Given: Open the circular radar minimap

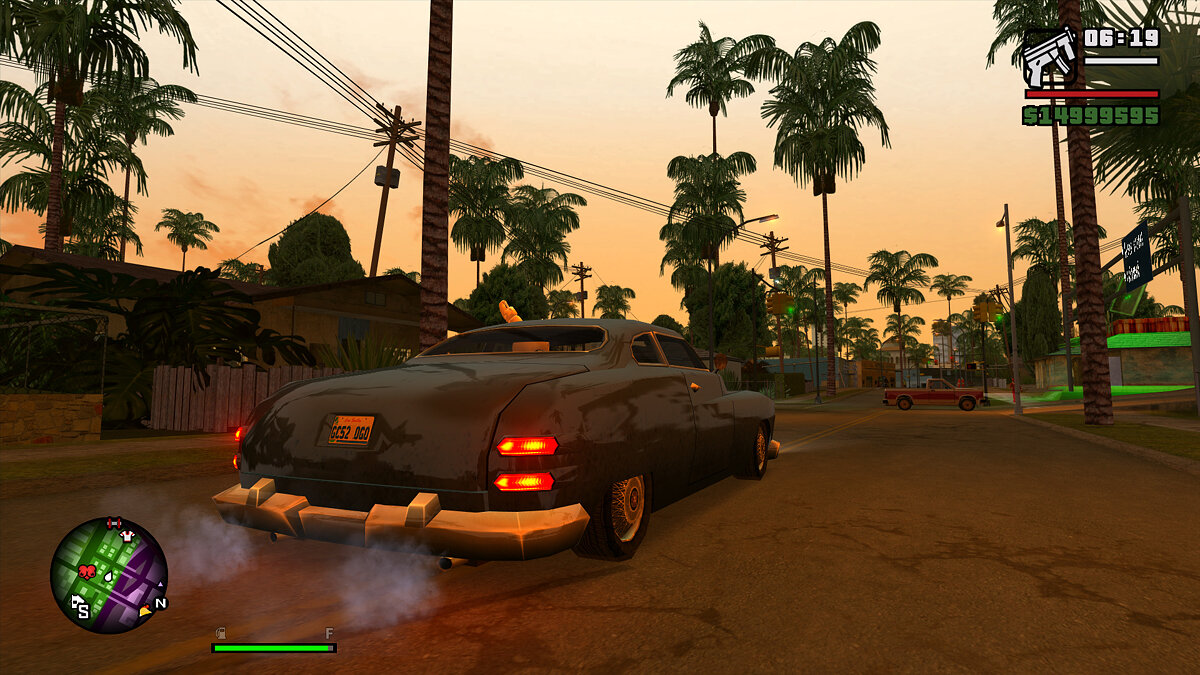Looking at the screenshot, I should click(x=109, y=575).
